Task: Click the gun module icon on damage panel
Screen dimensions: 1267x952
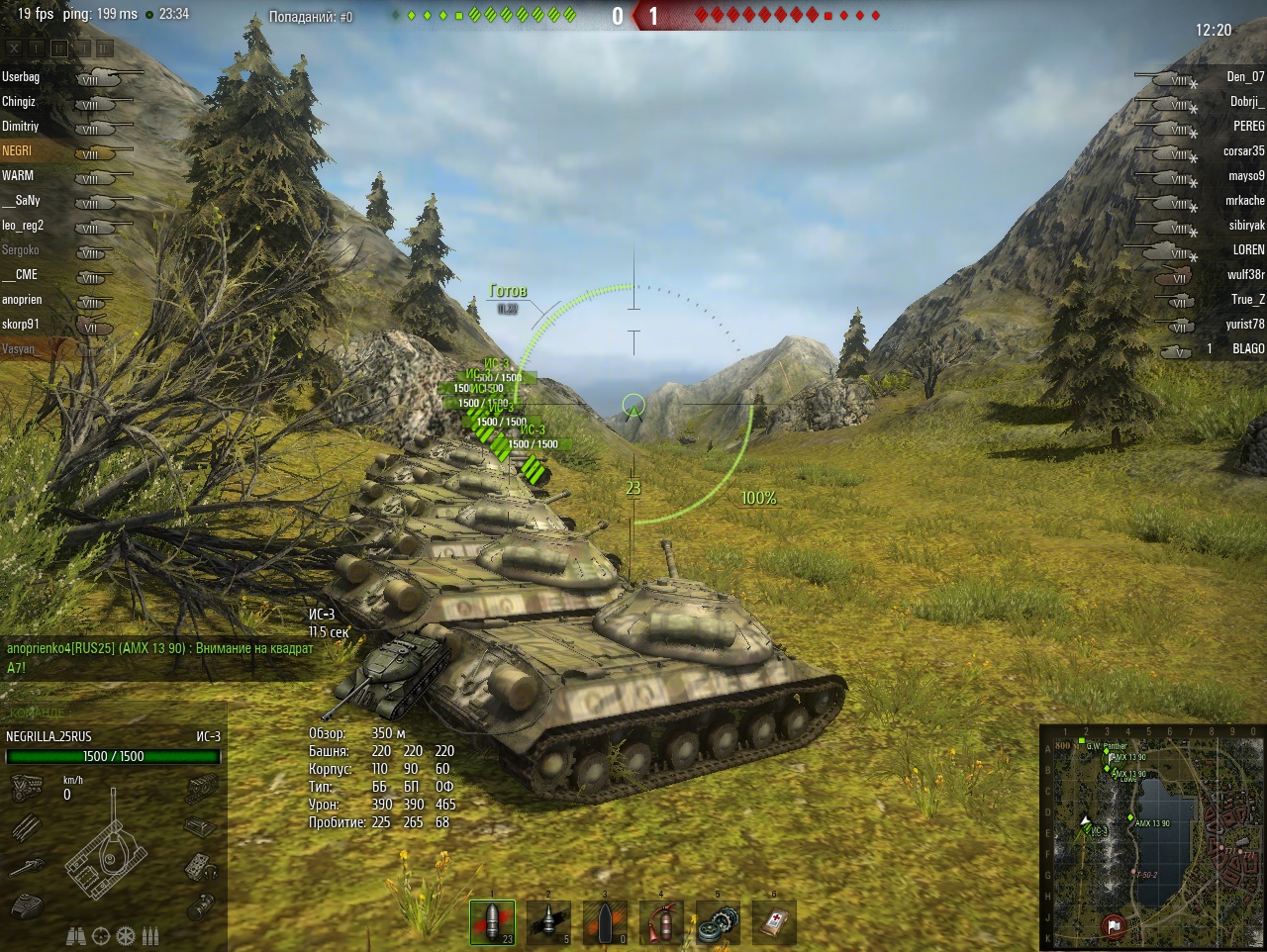Action: click(28, 867)
